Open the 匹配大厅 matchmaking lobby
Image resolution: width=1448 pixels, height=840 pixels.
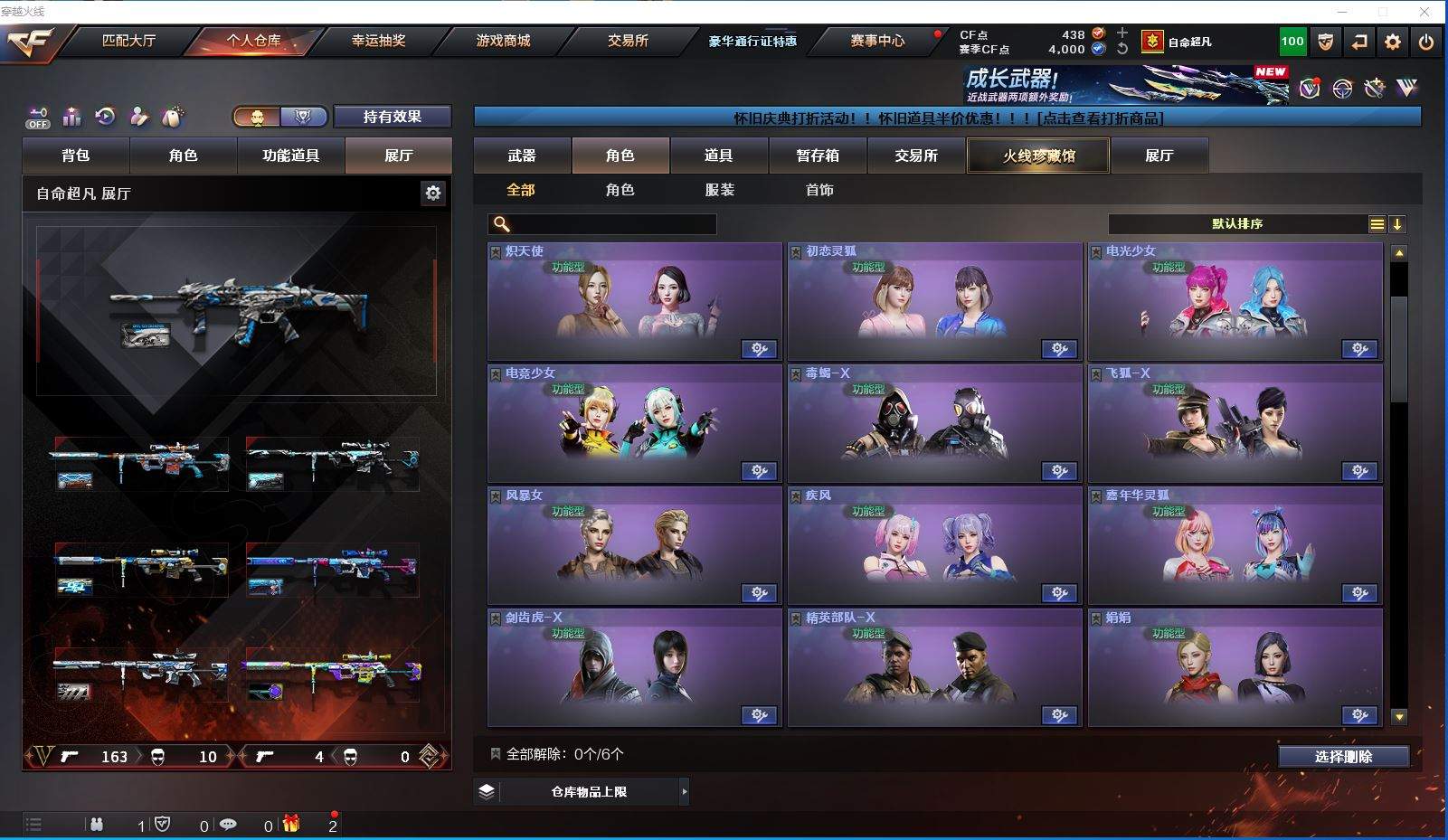click(x=128, y=41)
